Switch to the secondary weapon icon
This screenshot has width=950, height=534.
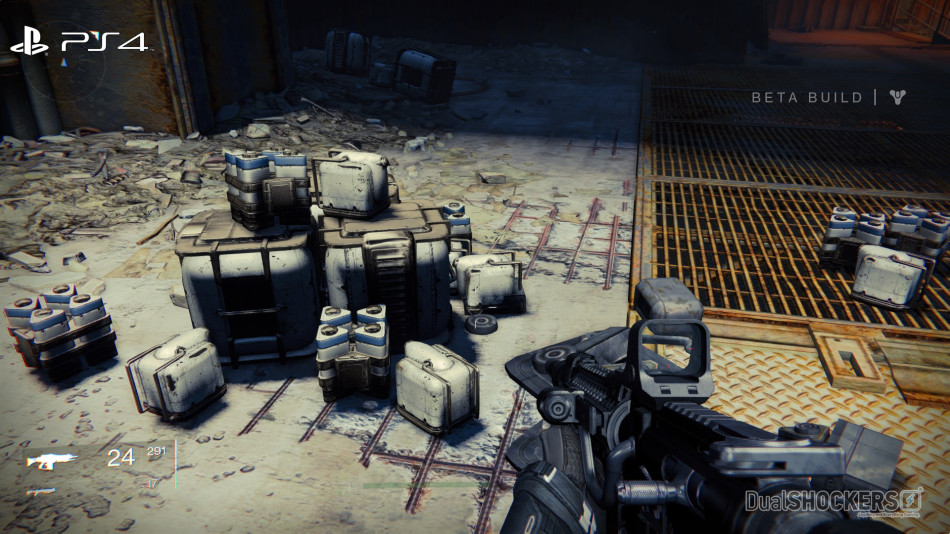coord(41,491)
